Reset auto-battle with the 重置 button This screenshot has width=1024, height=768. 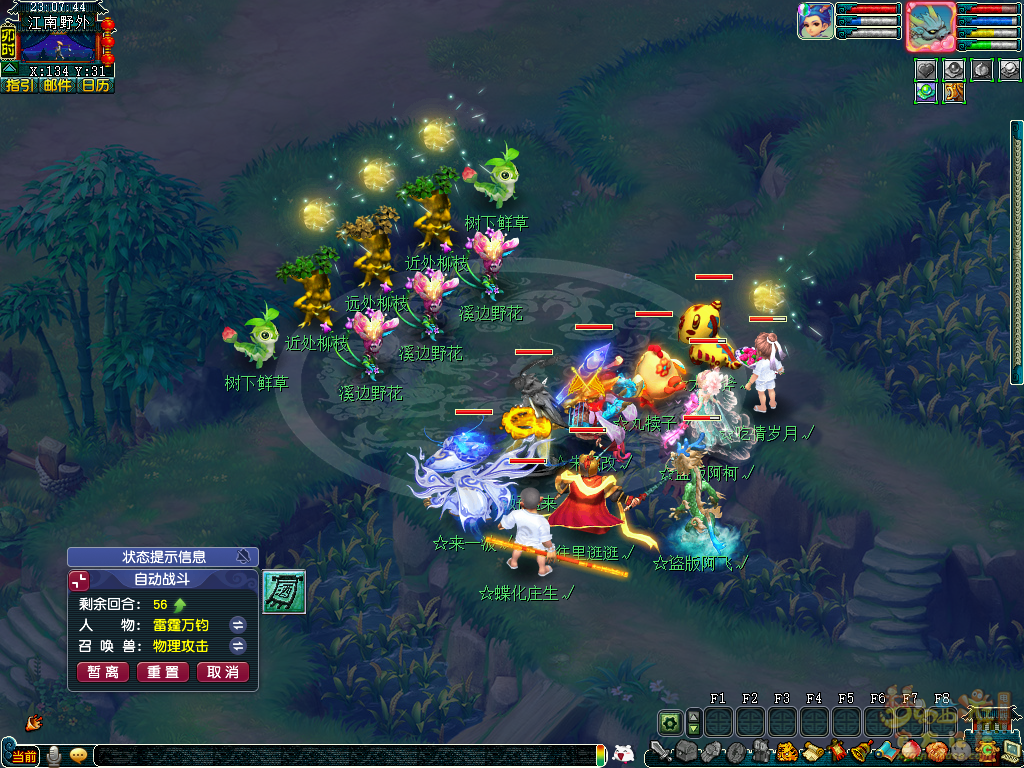point(162,672)
